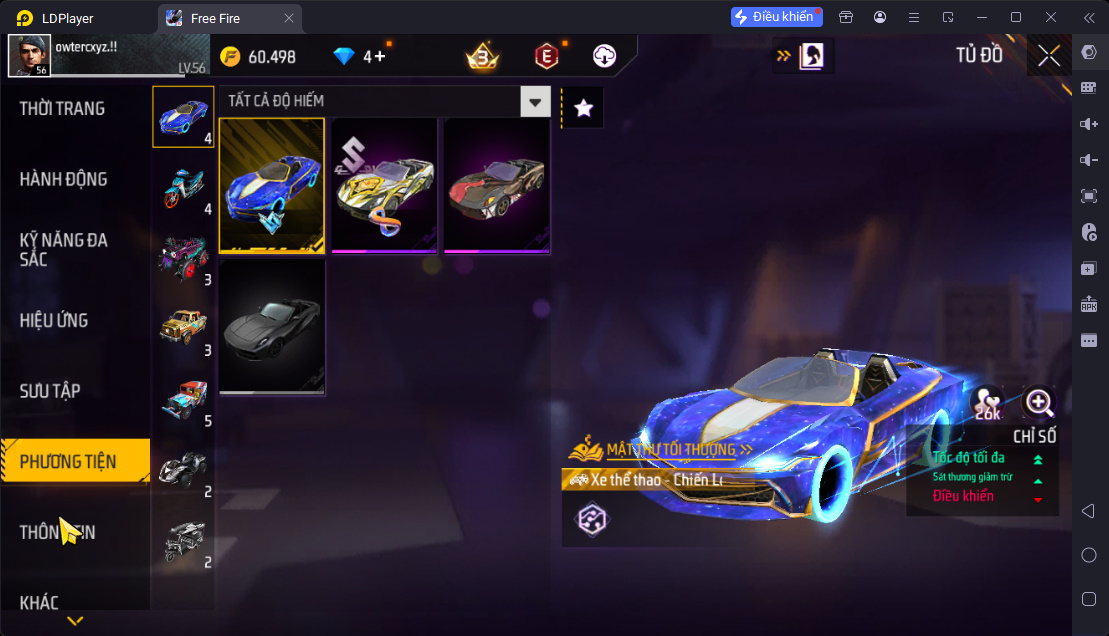This screenshot has height=636, width=1109.
Task: Click the diamond currency counter
Action: pos(360,57)
